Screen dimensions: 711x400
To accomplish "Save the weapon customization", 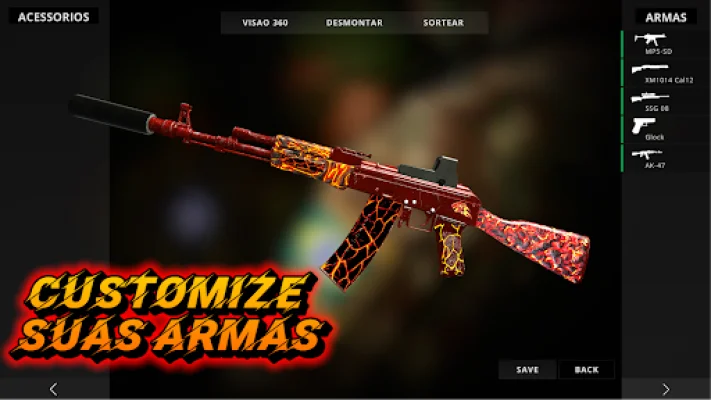I will tap(527, 370).
